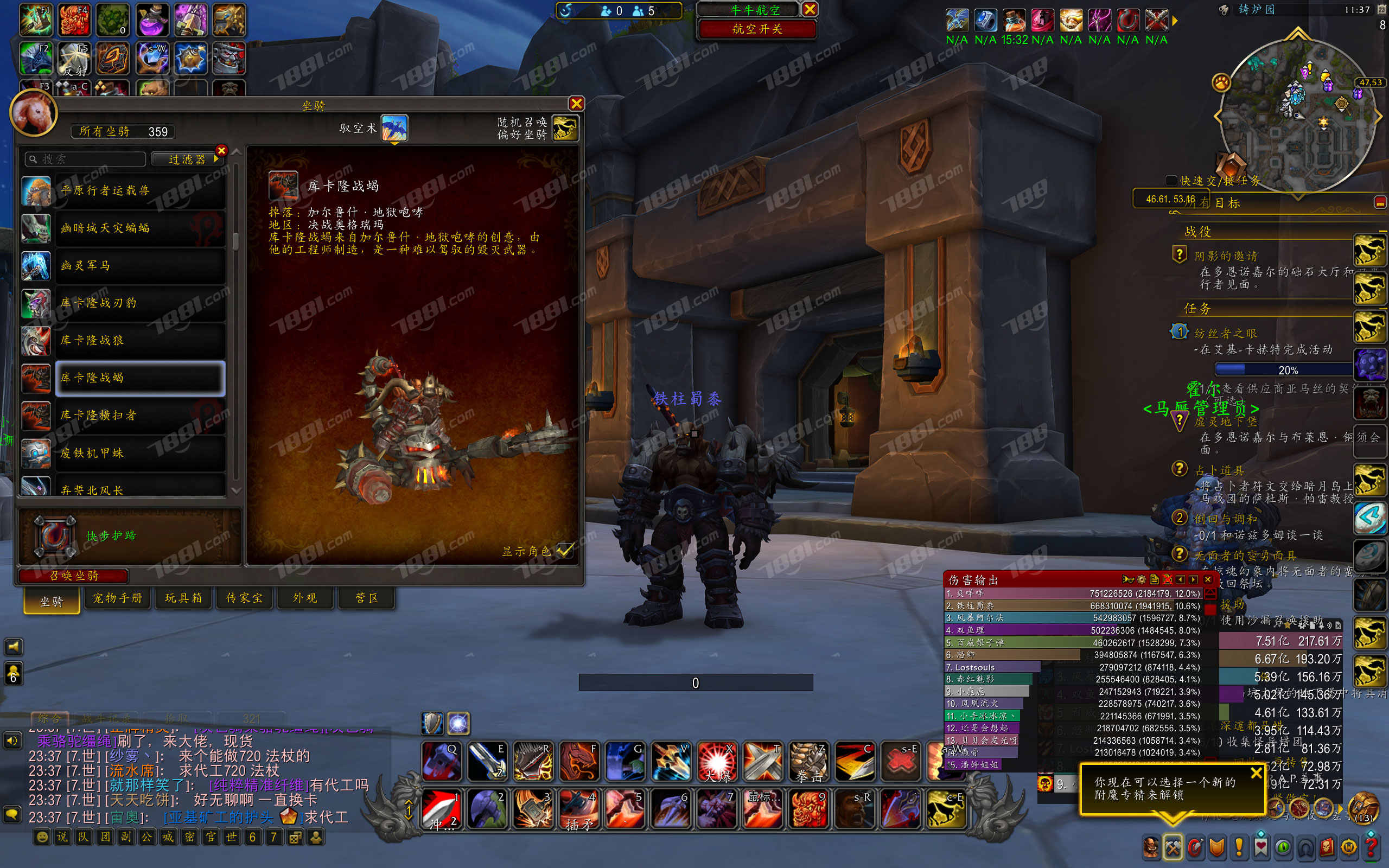Close the damage meter window
Screen dimensions: 1389x868
1207,579
